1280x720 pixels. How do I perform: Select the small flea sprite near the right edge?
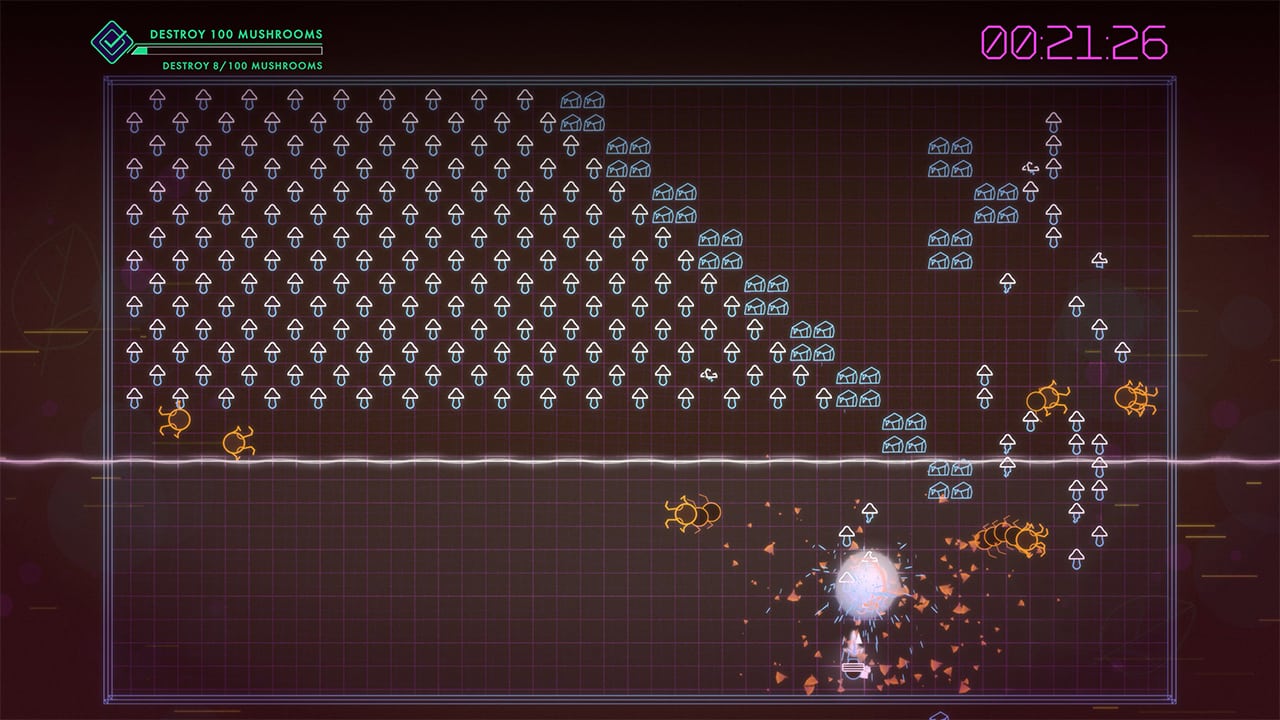click(1031, 168)
